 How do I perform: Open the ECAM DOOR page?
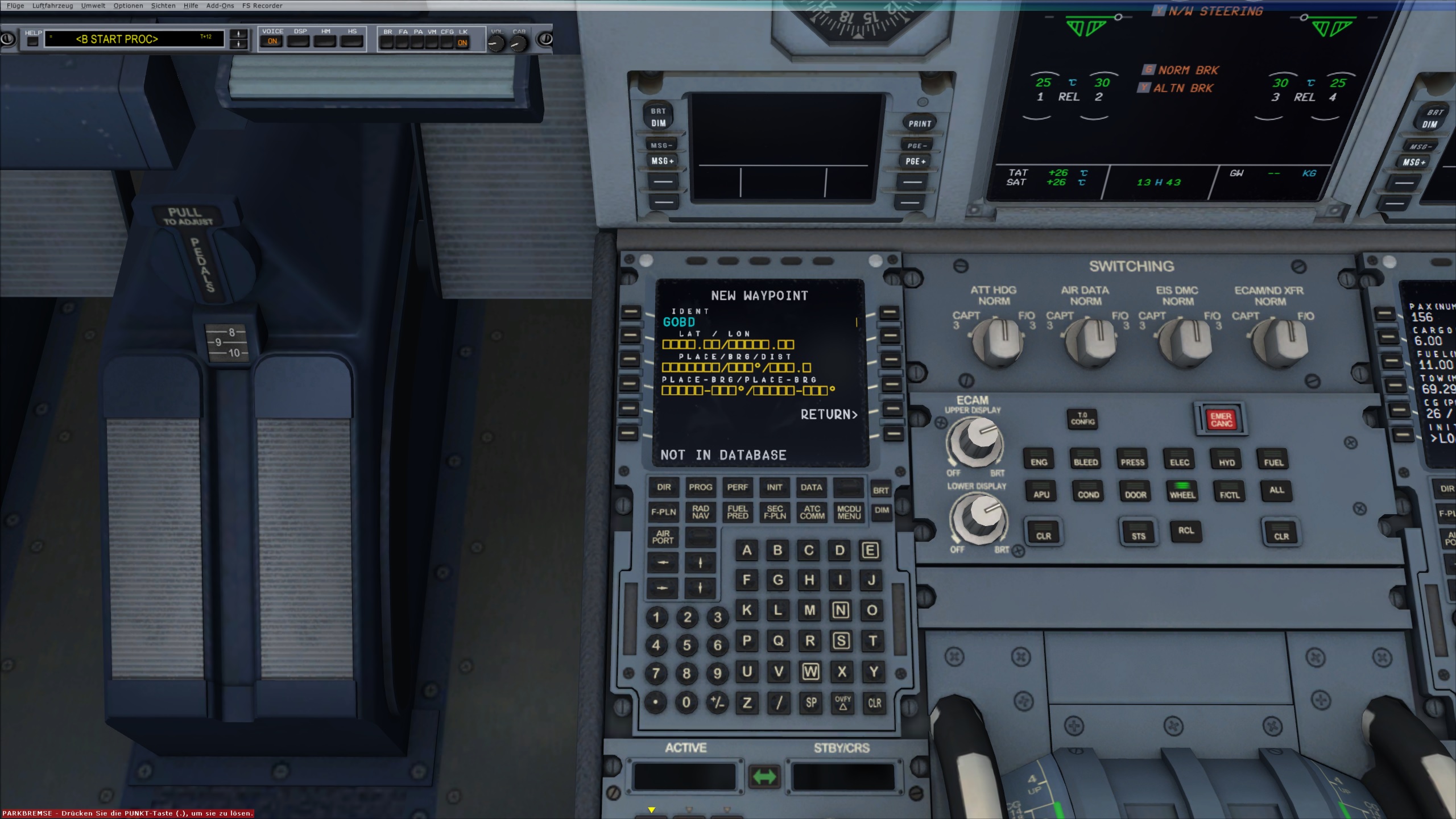pyautogui.click(x=1135, y=493)
